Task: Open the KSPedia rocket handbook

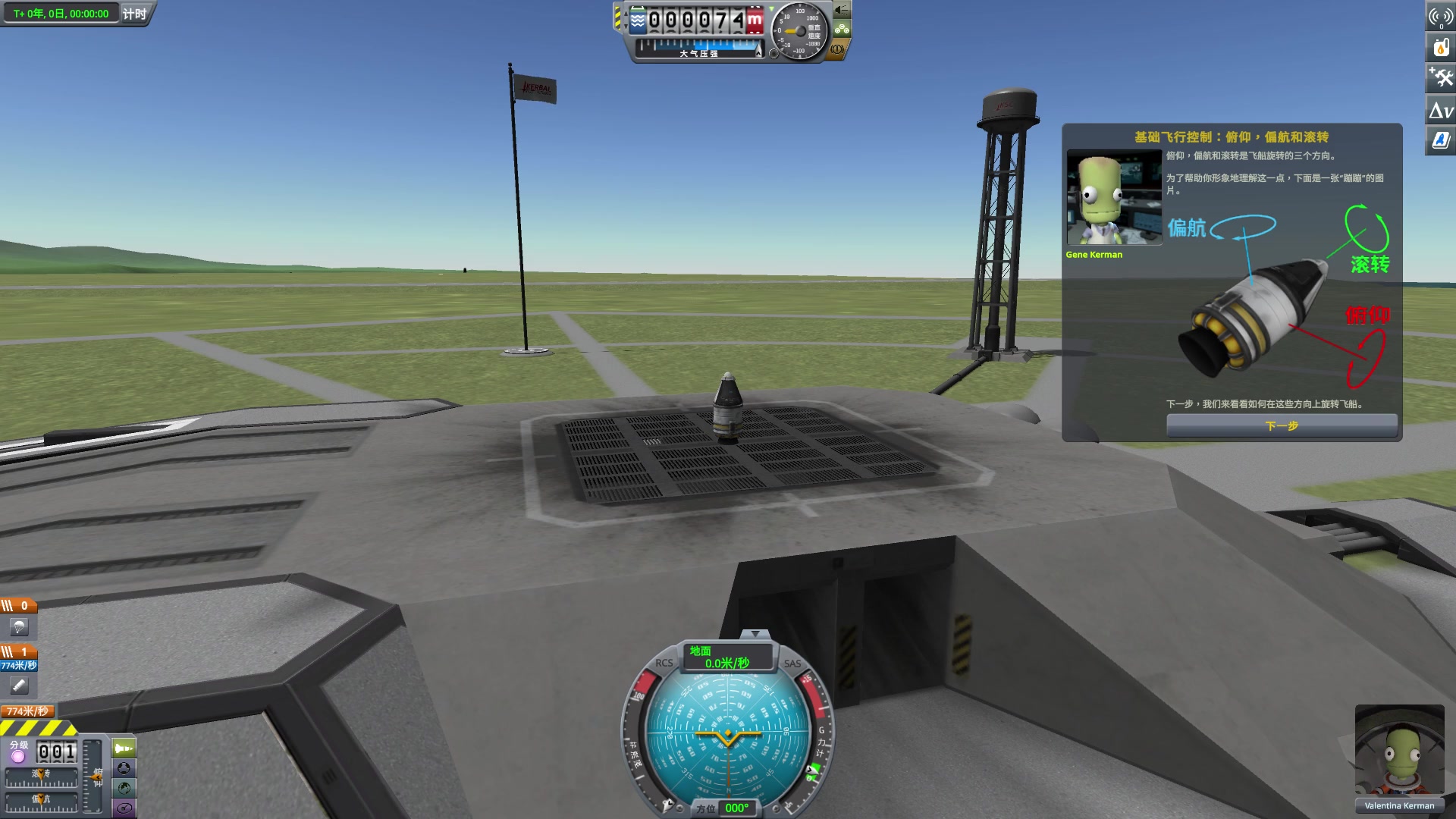Action: (x=1440, y=141)
